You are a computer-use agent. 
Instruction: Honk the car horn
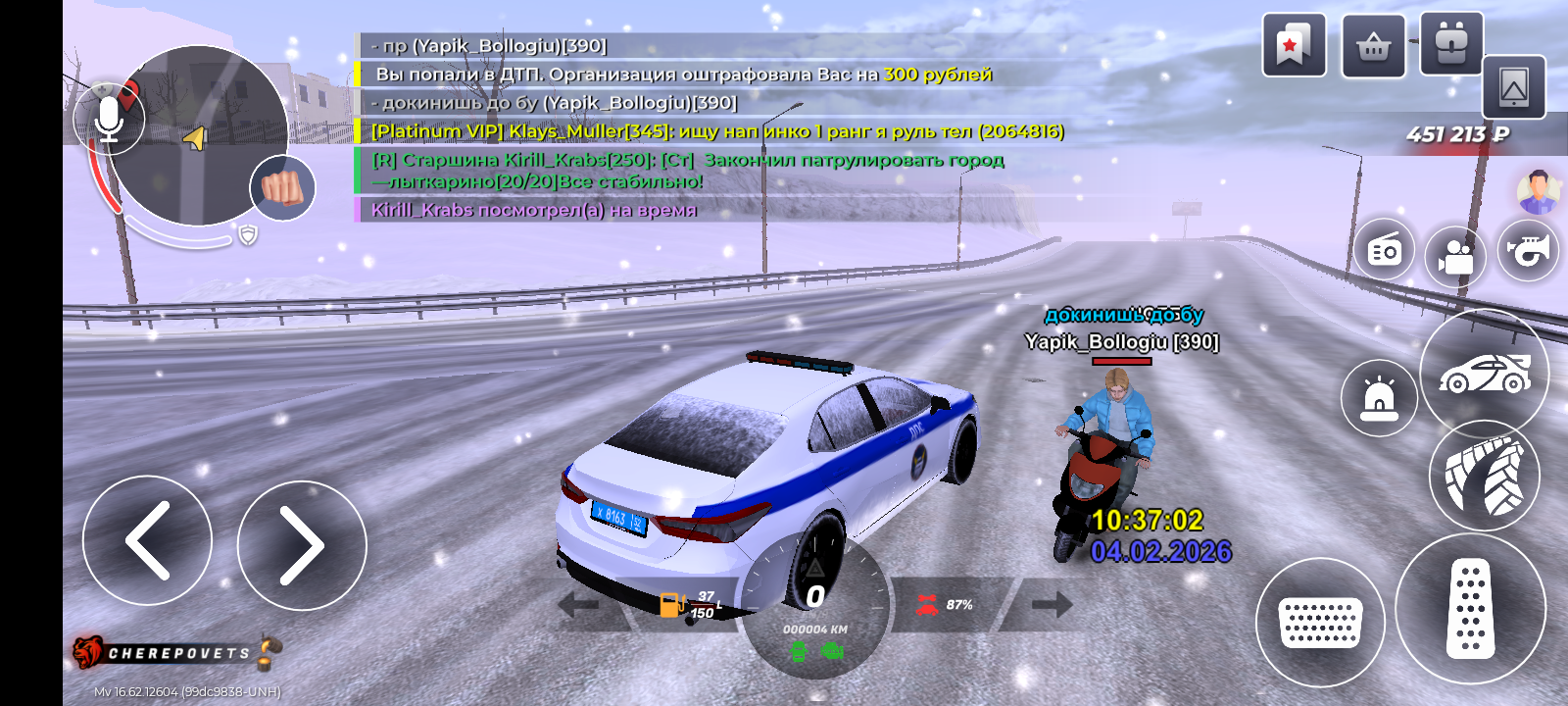point(1528,250)
